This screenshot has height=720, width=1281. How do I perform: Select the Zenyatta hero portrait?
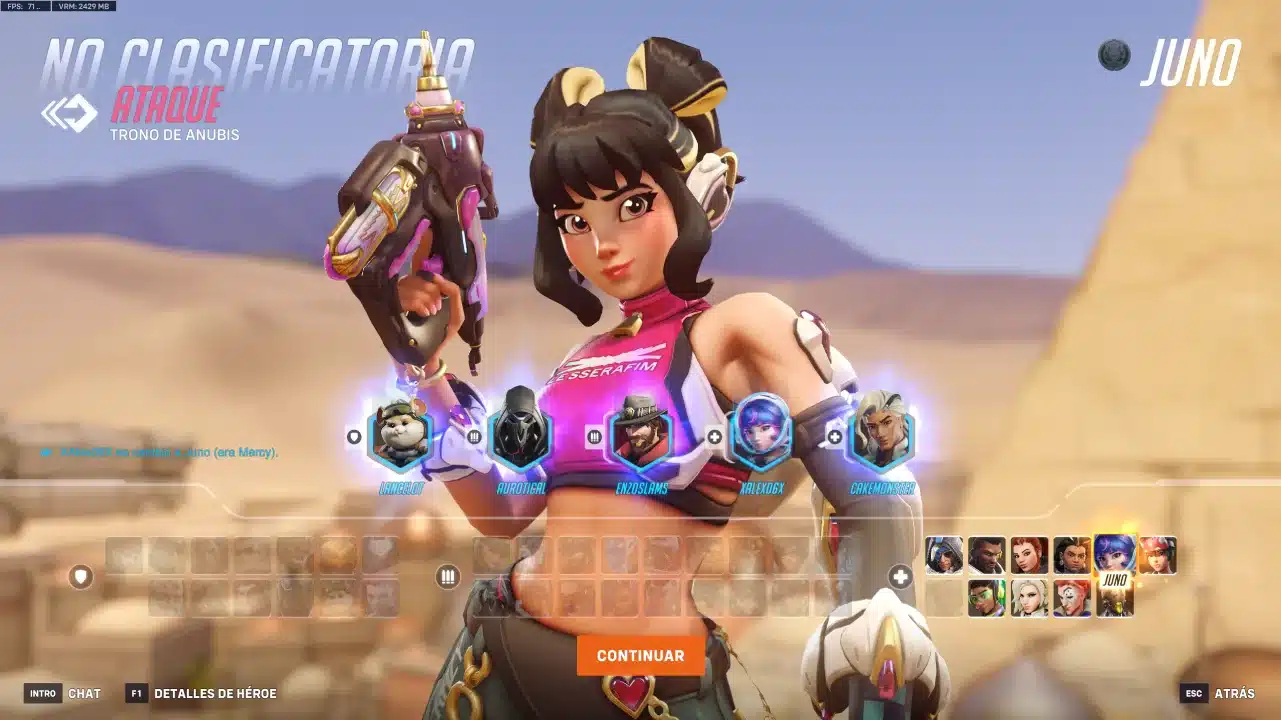coord(1114,600)
